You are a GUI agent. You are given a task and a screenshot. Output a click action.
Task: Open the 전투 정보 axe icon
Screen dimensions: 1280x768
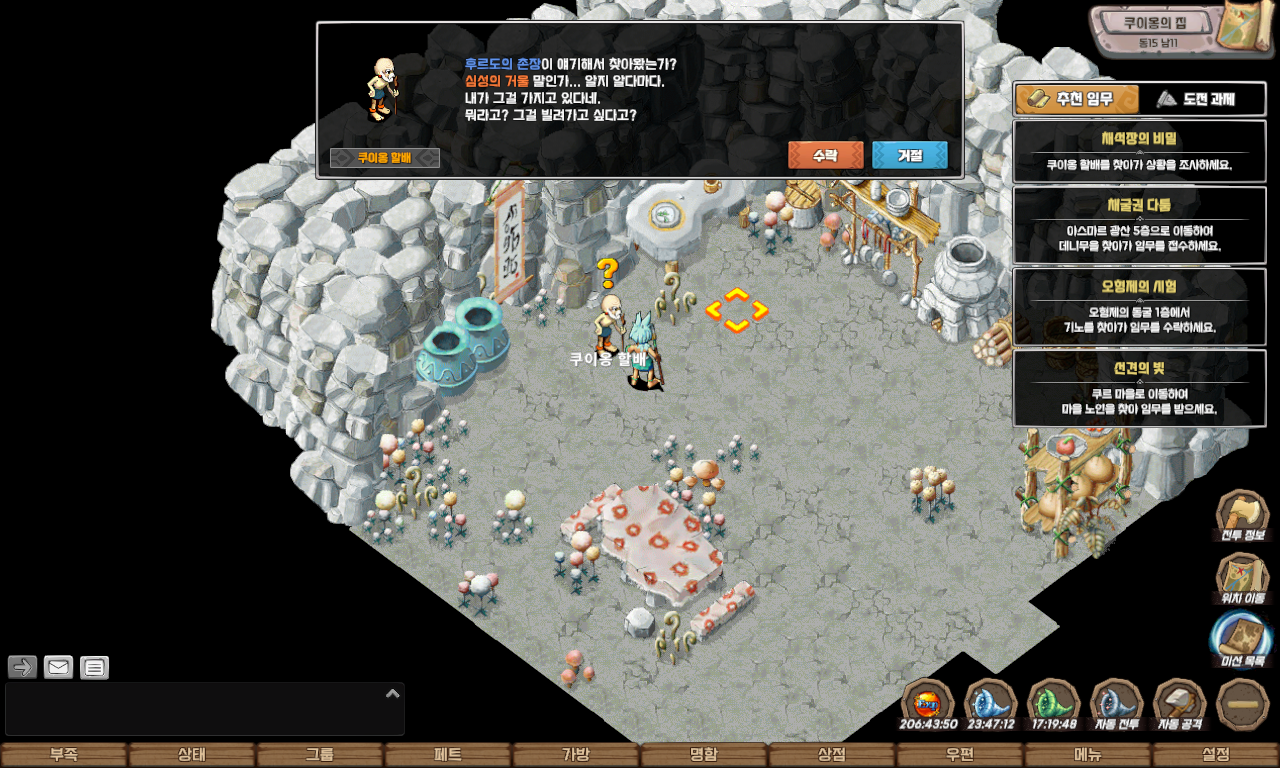pos(1242,516)
